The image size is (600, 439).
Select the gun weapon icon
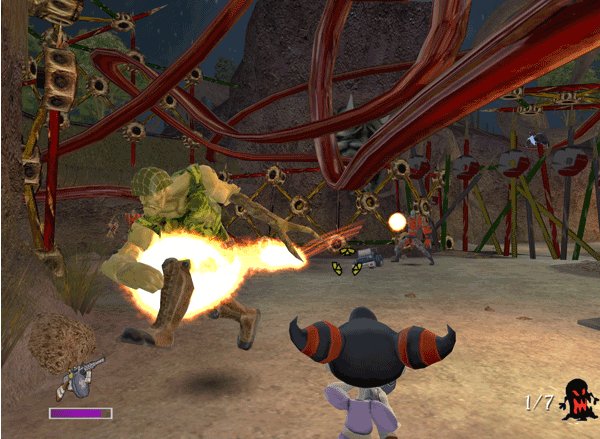click(78, 376)
